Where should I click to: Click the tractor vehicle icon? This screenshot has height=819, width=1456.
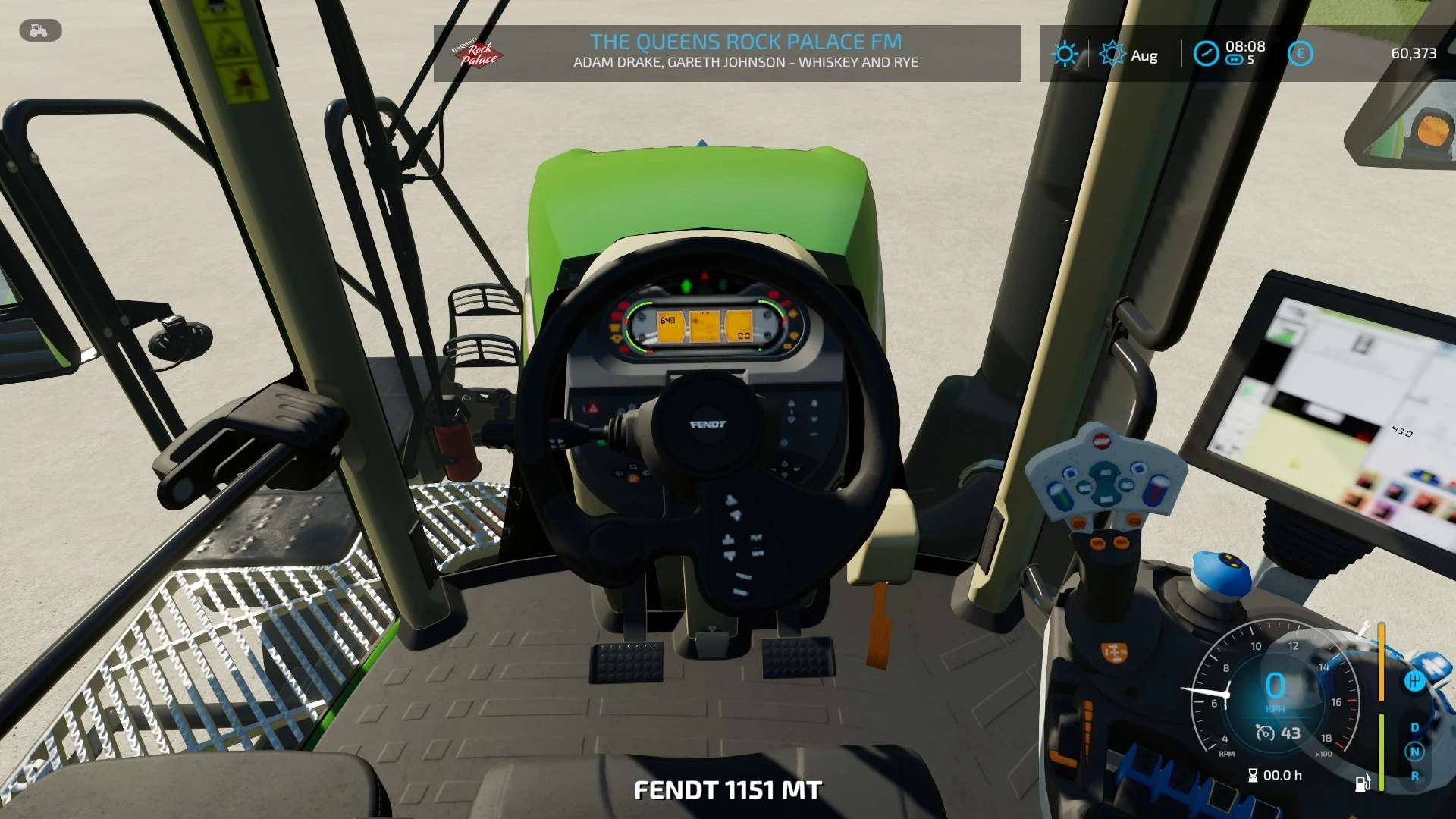tap(39, 31)
